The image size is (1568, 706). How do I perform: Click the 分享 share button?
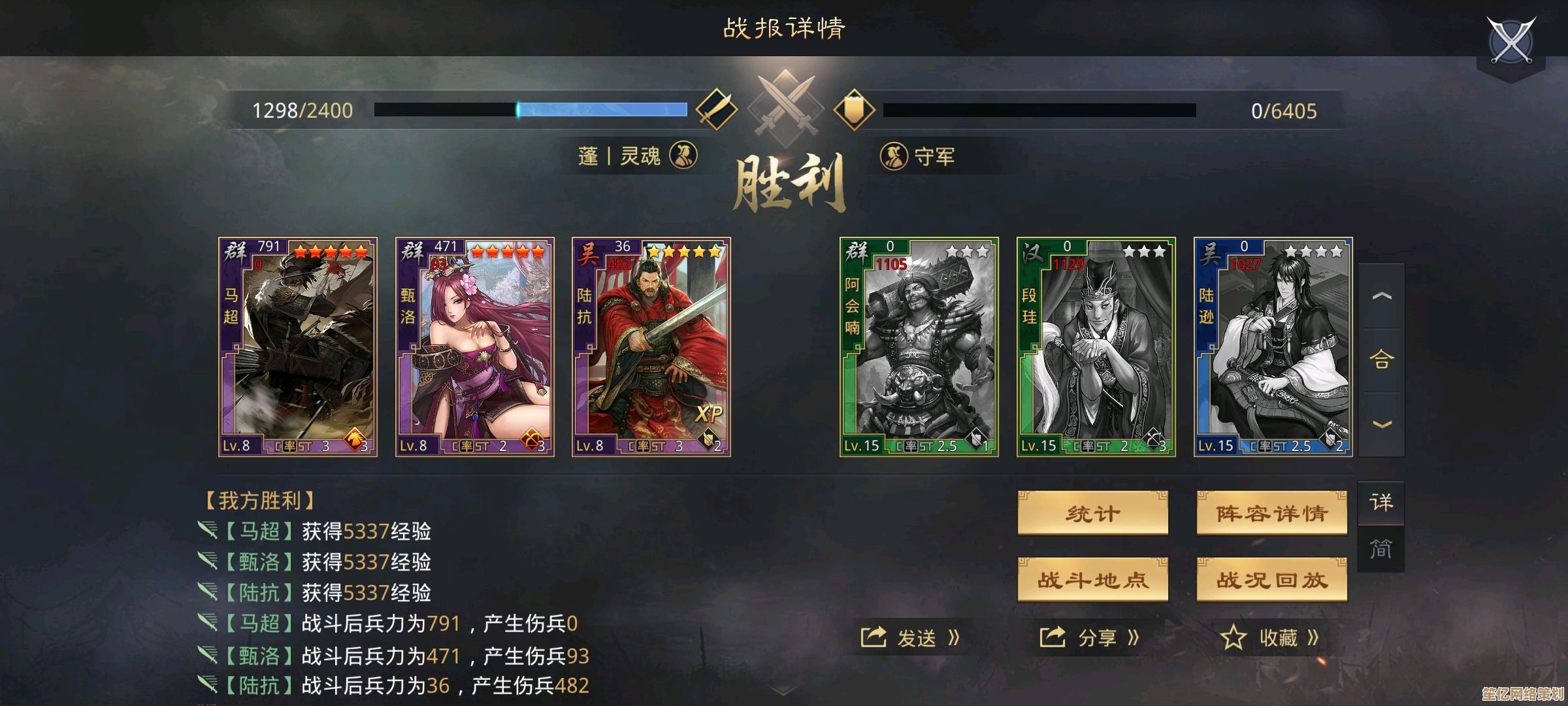point(1090,637)
